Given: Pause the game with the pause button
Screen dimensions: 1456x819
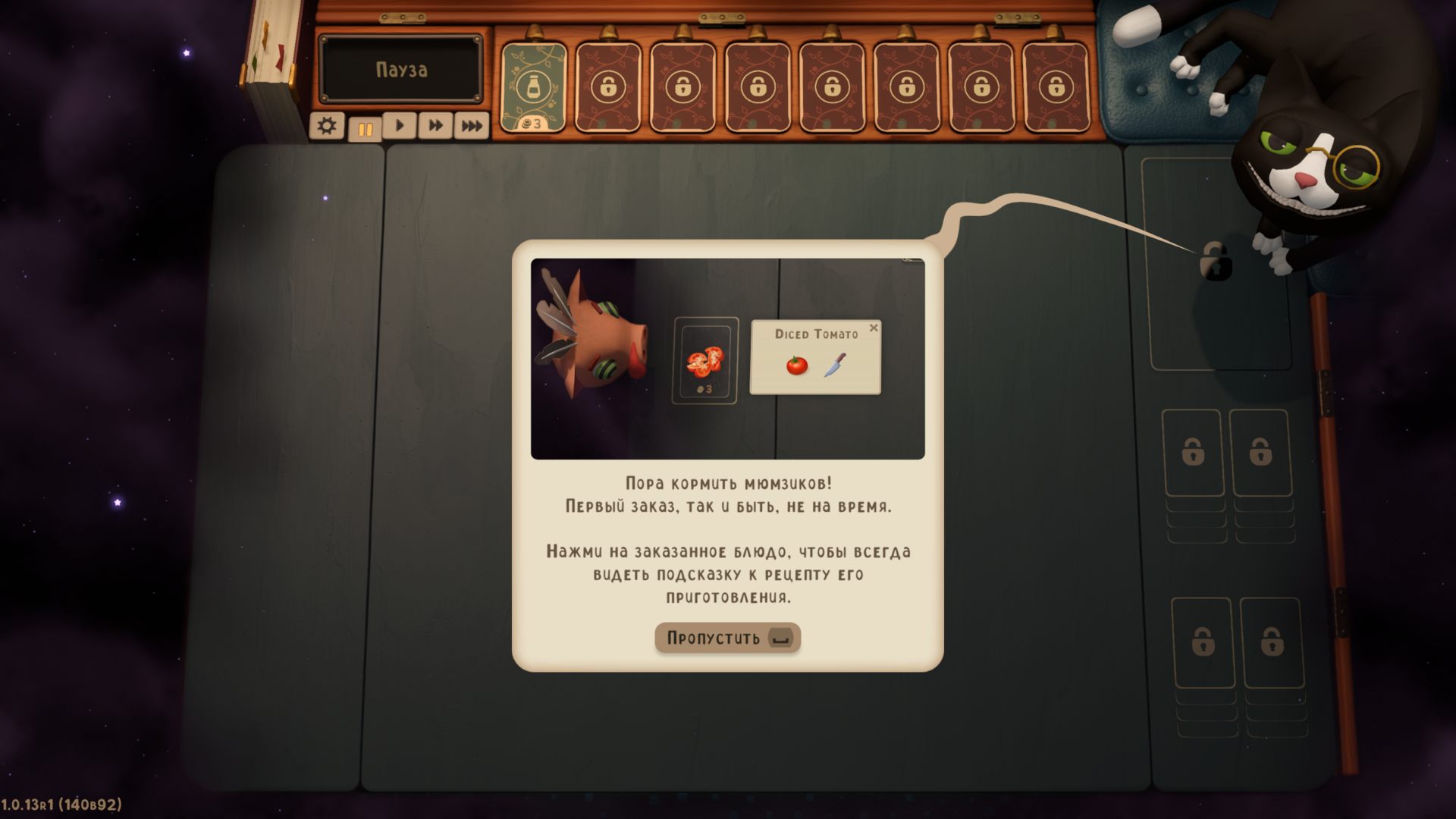Looking at the screenshot, I should tap(365, 128).
